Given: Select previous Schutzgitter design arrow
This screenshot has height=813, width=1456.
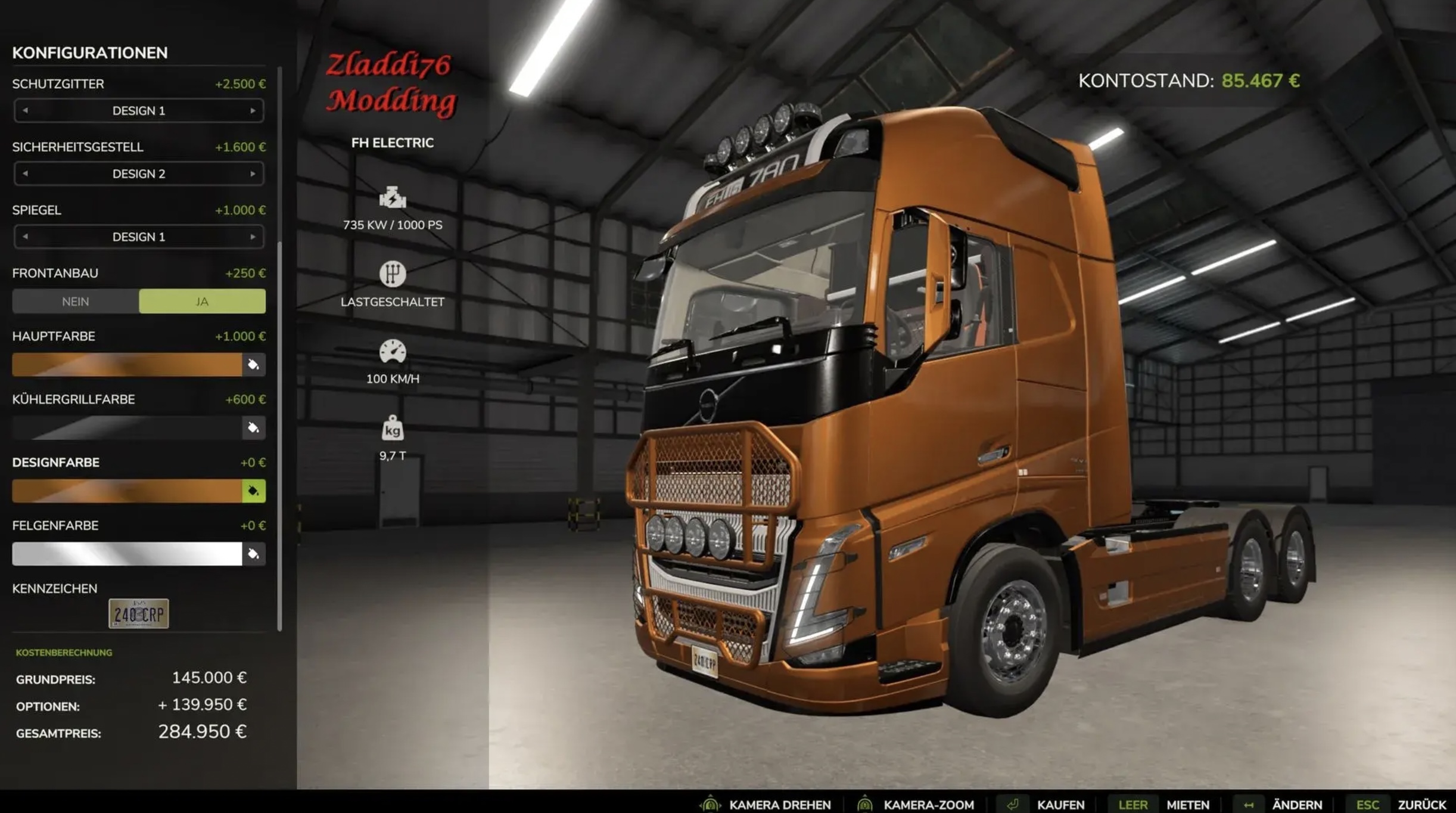Looking at the screenshot, I should click(25, 111).
